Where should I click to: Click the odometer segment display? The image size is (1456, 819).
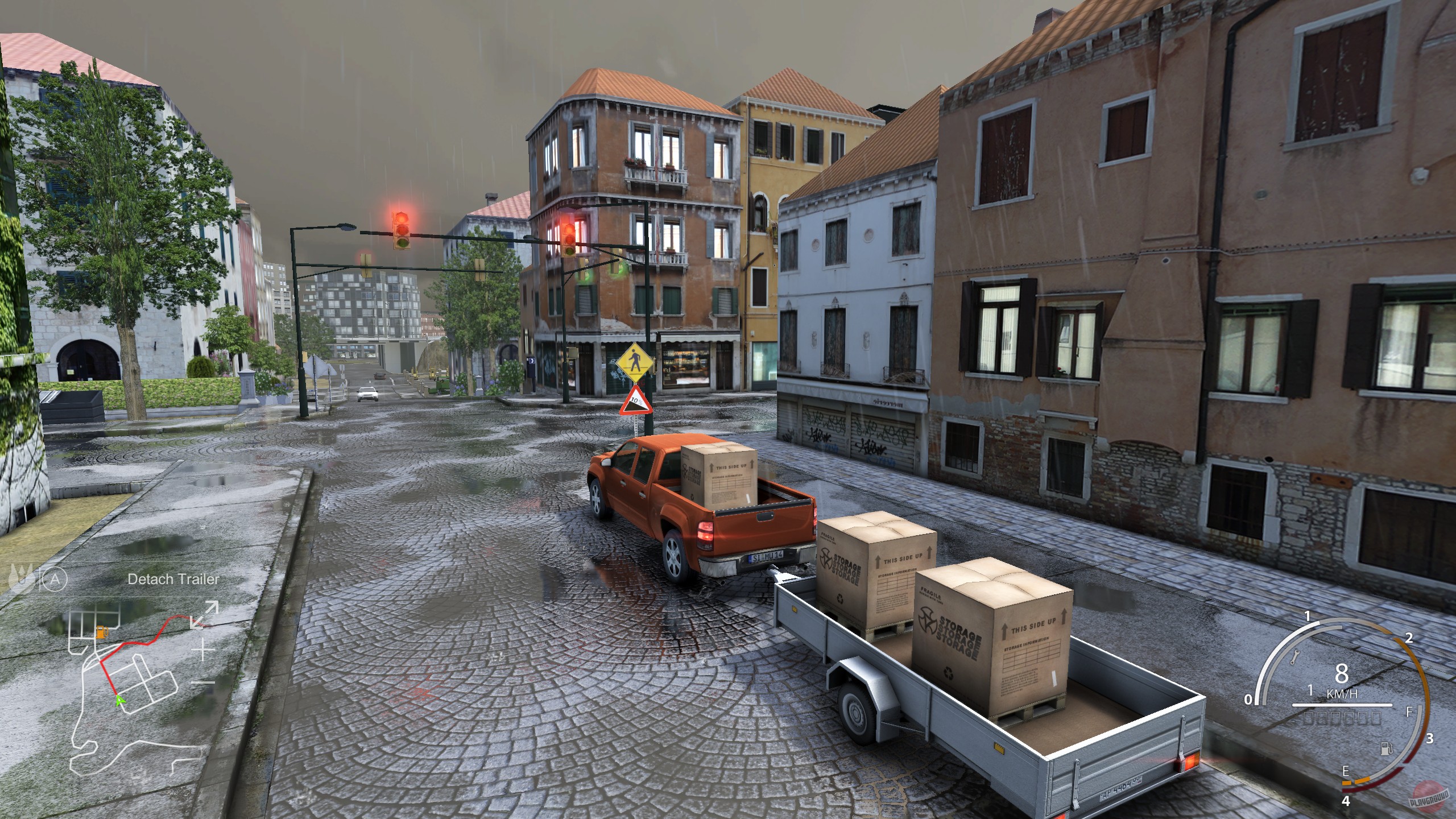(1343, 719)
